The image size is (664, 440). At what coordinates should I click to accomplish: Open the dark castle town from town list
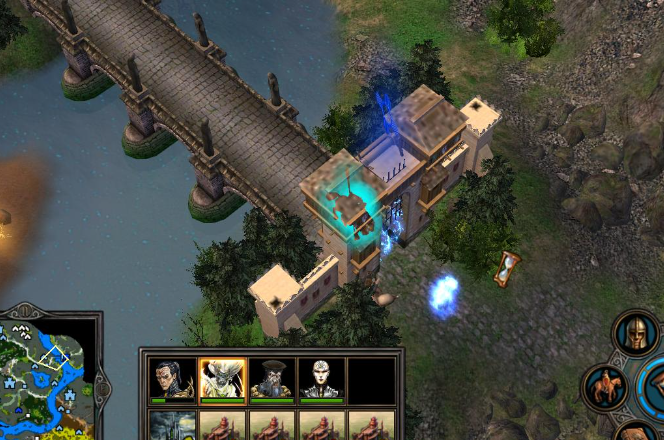pyautogui.click(x=172, y=427)
